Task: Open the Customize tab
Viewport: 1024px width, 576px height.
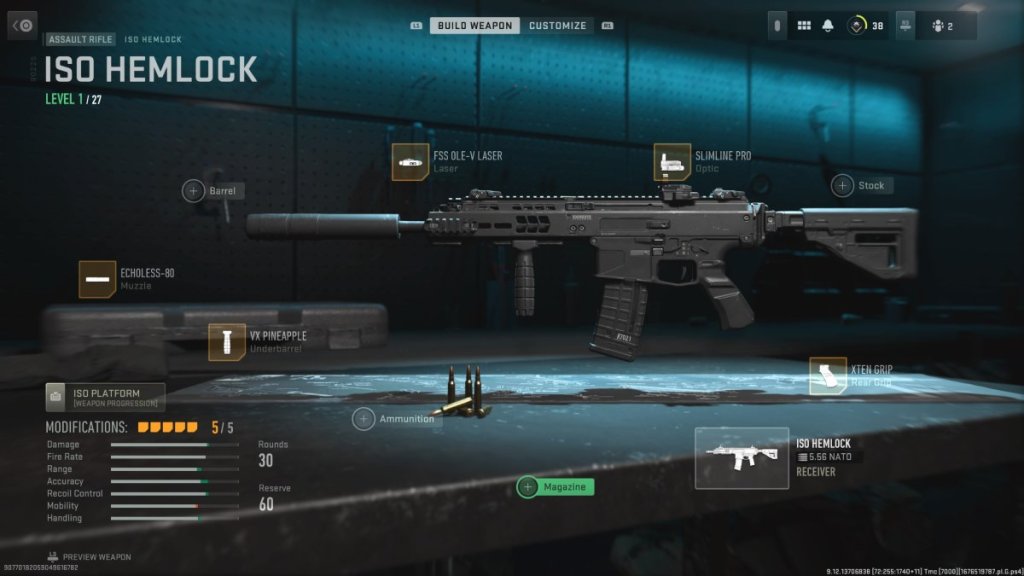Action: [x=557, y=25]
